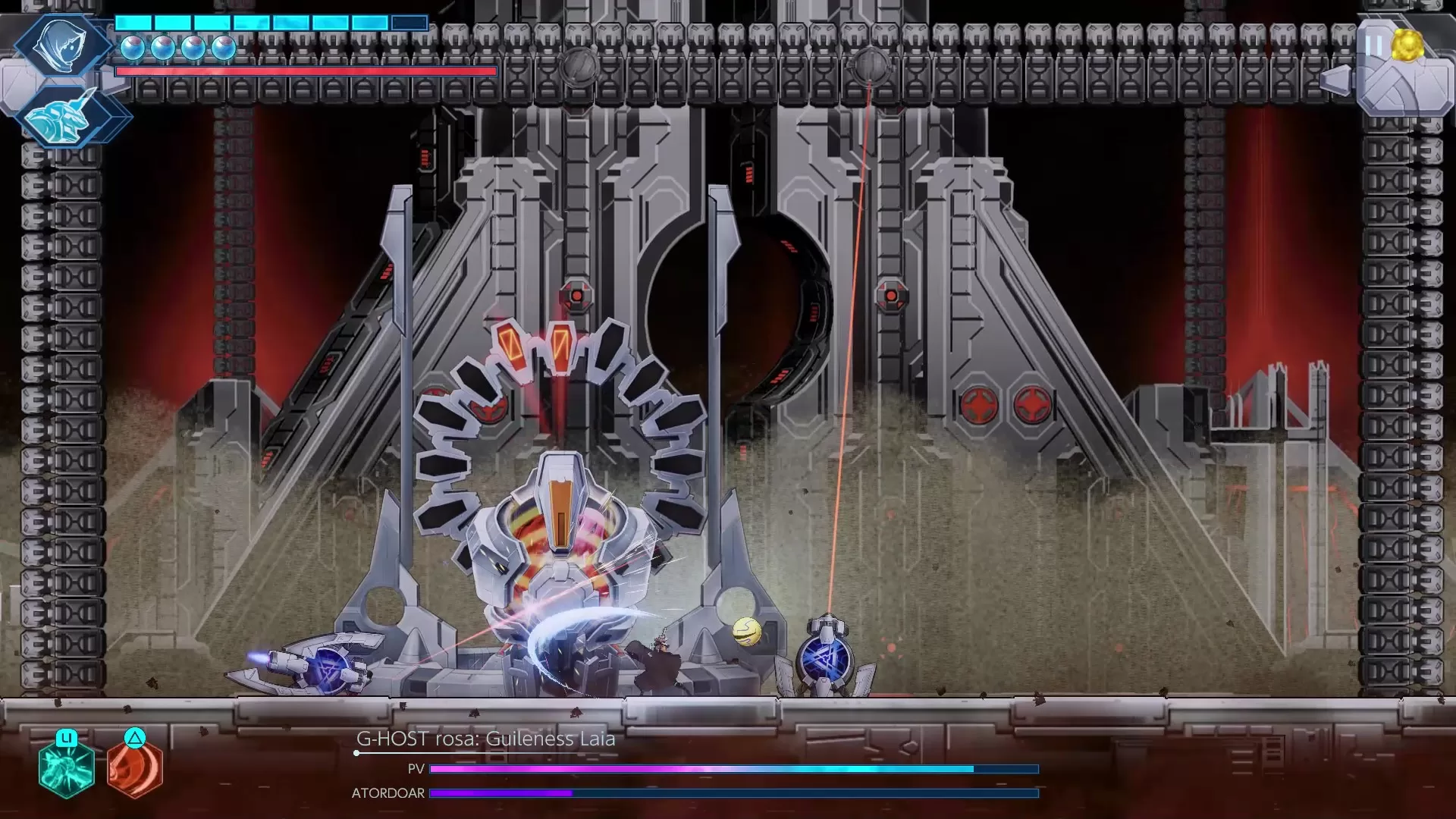Click the pause button top right
Image resolution: width=1456 pixels, height=819 pixels.
(x=1374, y=44)
